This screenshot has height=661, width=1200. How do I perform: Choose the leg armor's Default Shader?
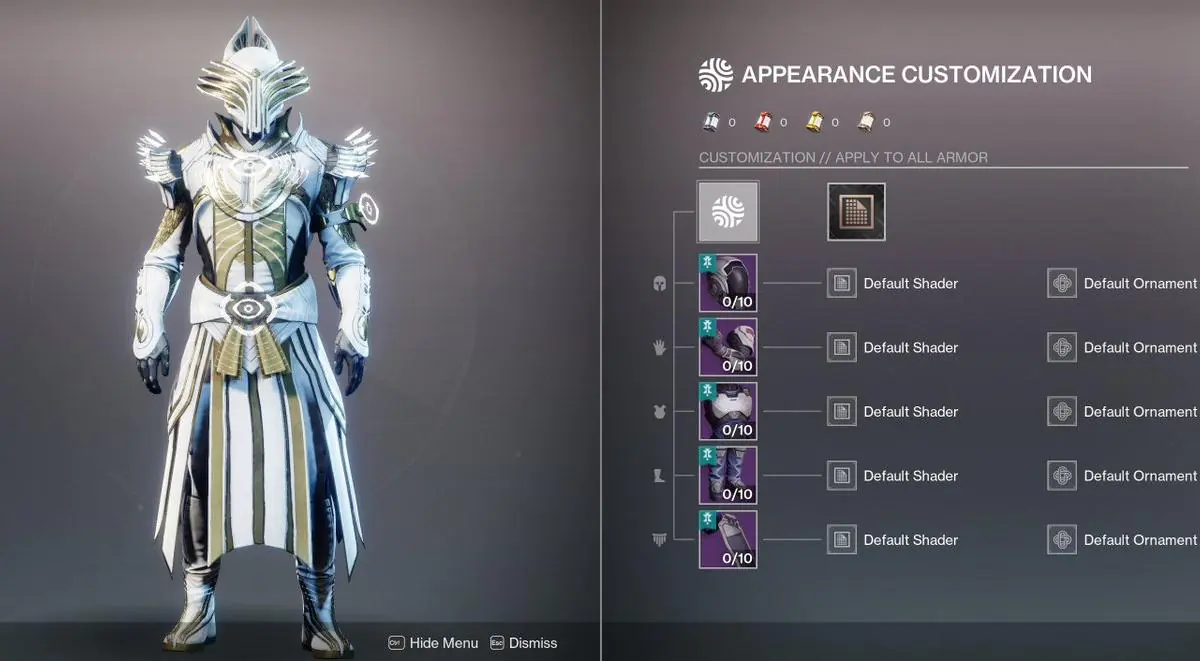pyautogui.click(x=842, y=475)
